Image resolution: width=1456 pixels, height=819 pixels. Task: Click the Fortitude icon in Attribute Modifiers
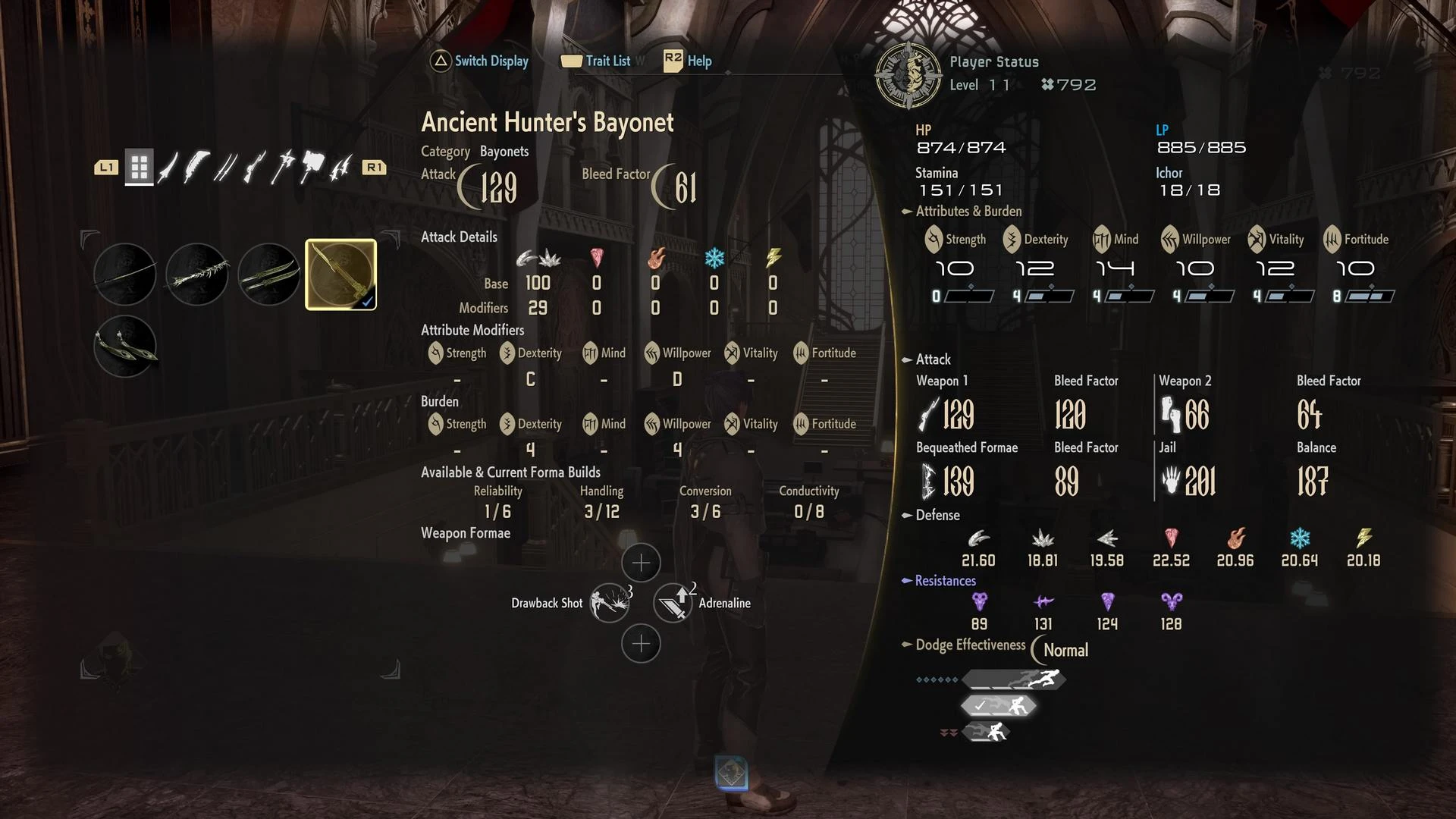(799, 353)
